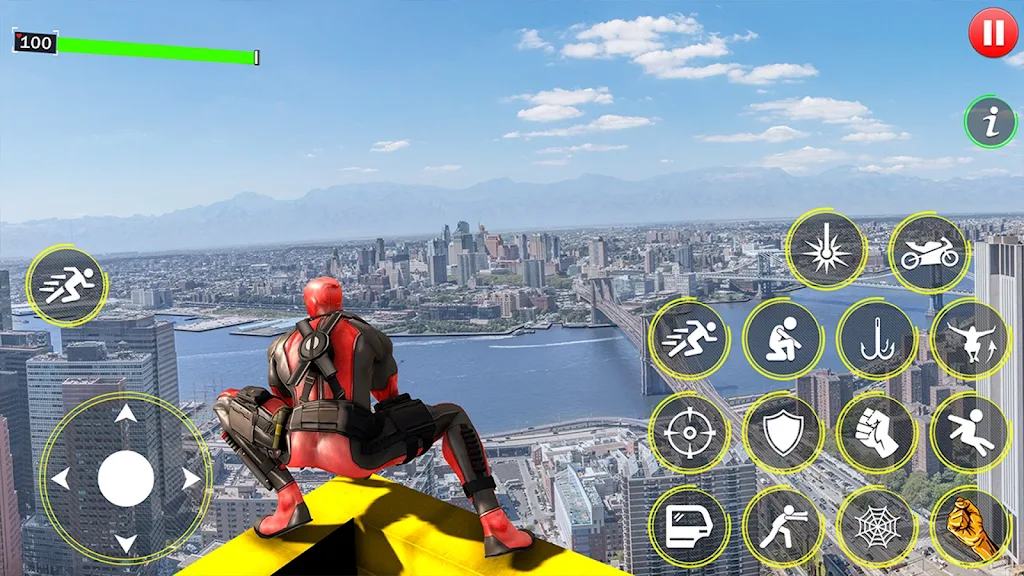Select the crosshair aim button
The height and width of the screenshot is (576, 1024).
(x=689, y=432)
